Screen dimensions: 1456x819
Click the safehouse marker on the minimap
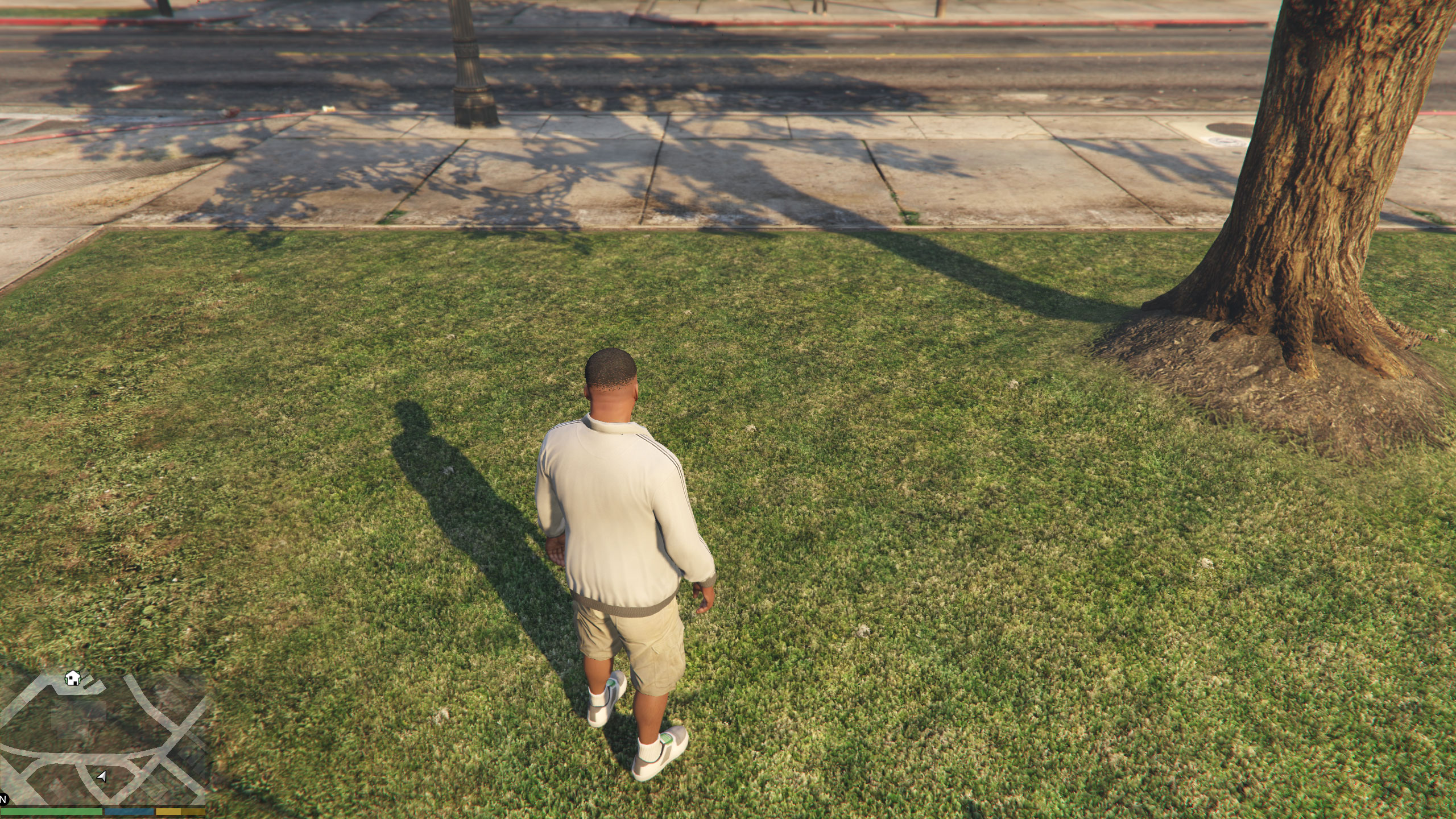pyautogui.click(x=72, y=678)
